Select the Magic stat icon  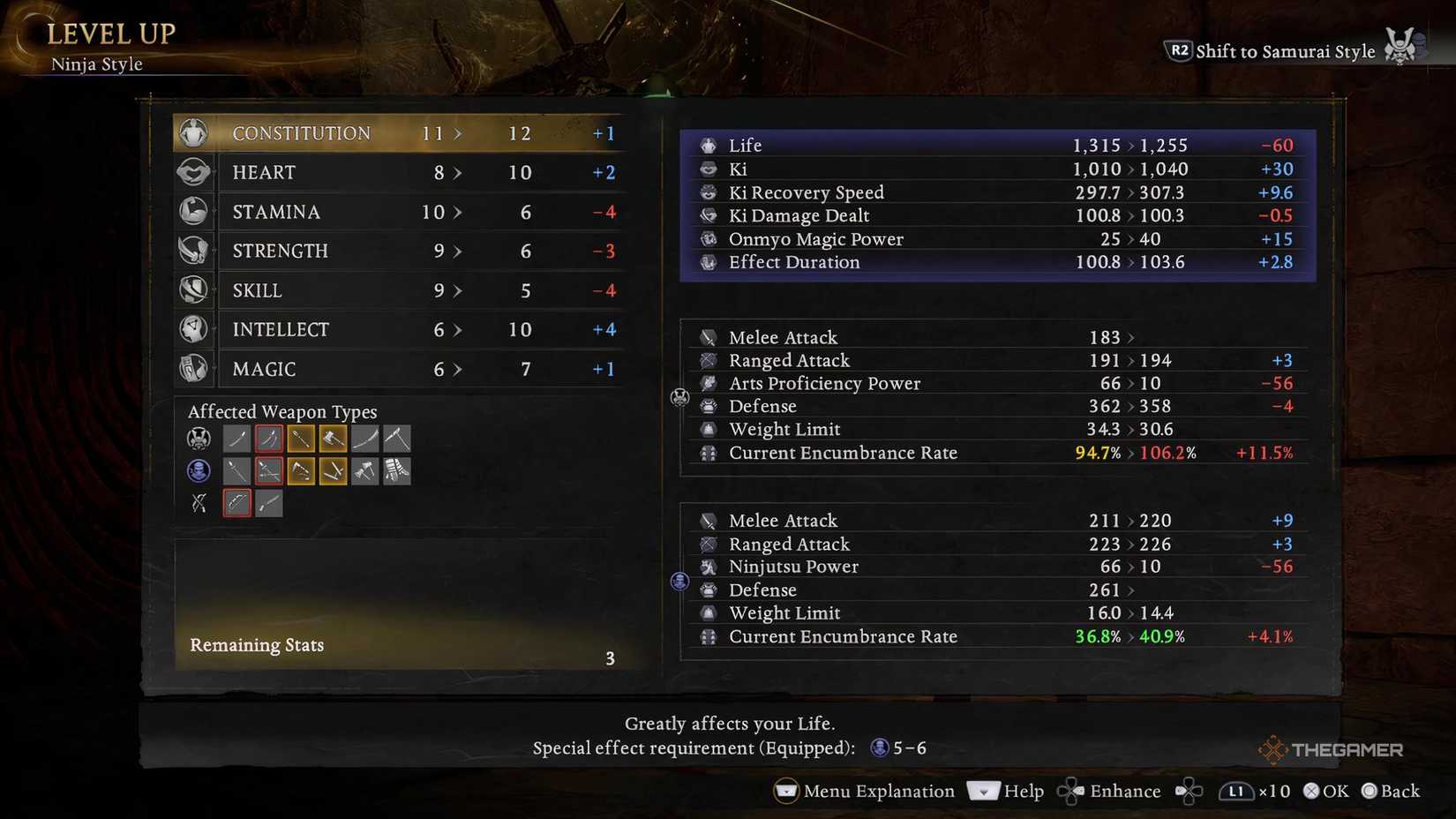pos(193,369)
